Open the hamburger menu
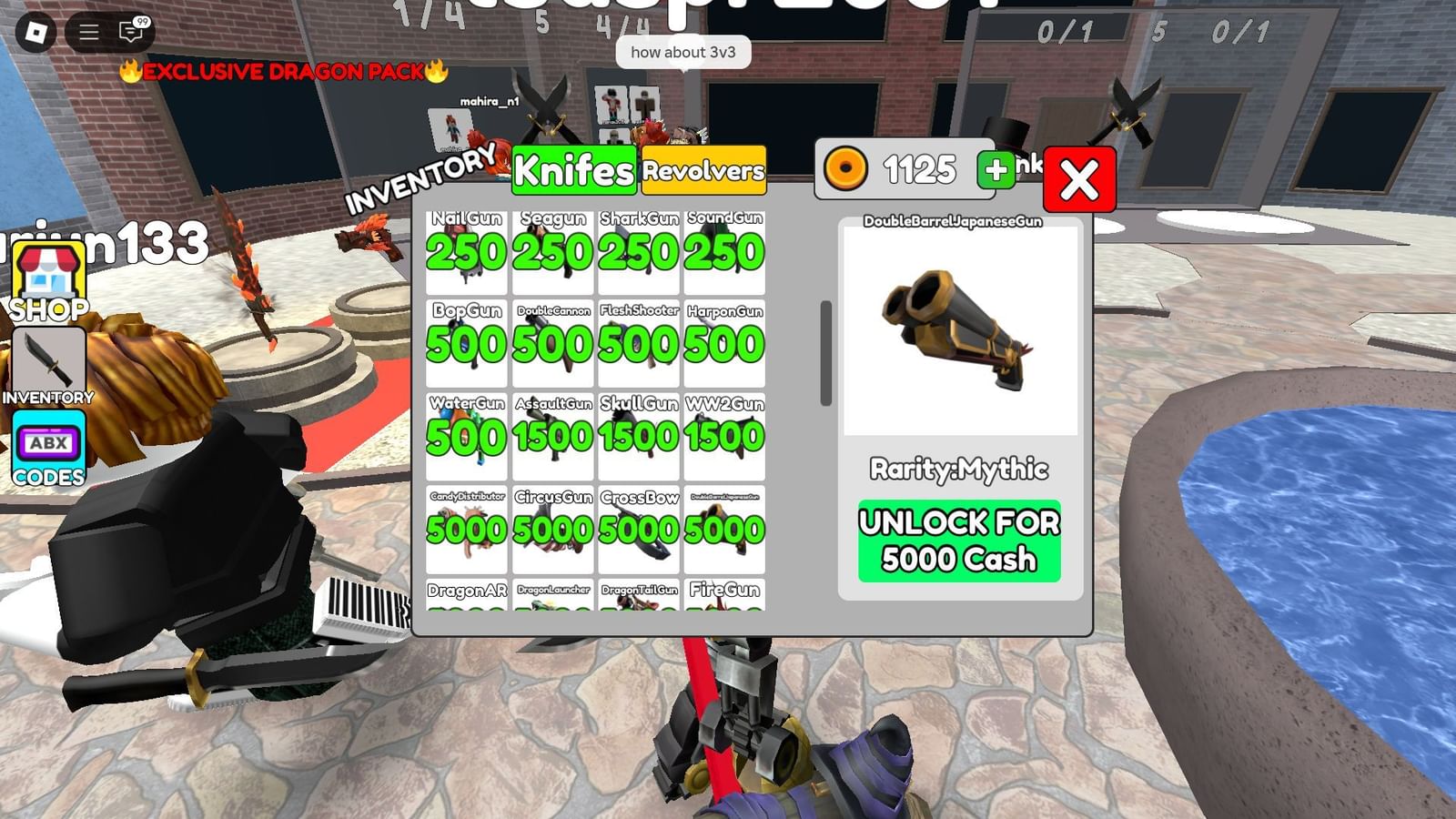Image resolution: width=1456 pixels, height=819 pixels. [x=89, y=30]
